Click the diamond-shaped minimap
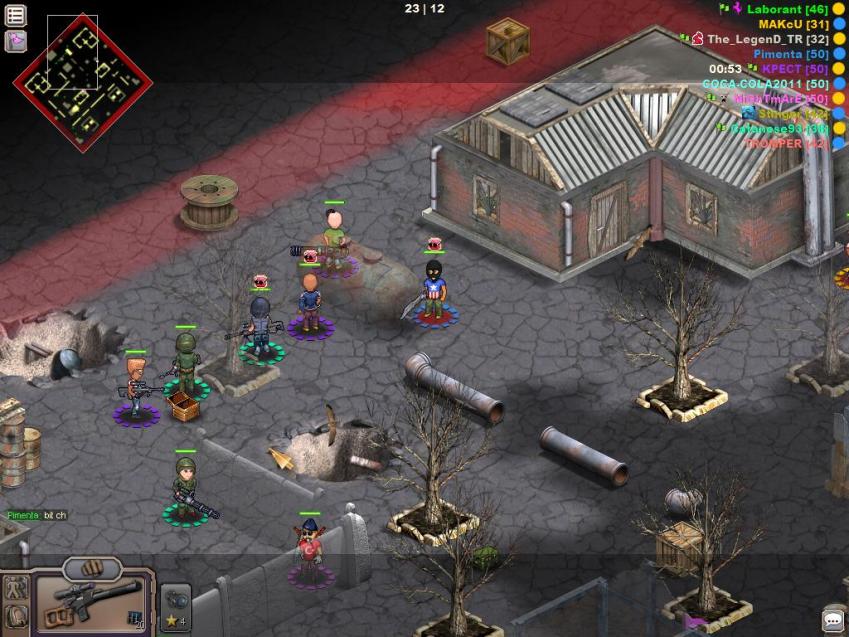Viewport: 849px width, 637px height. pyautogui.click(x=82, y=84)
